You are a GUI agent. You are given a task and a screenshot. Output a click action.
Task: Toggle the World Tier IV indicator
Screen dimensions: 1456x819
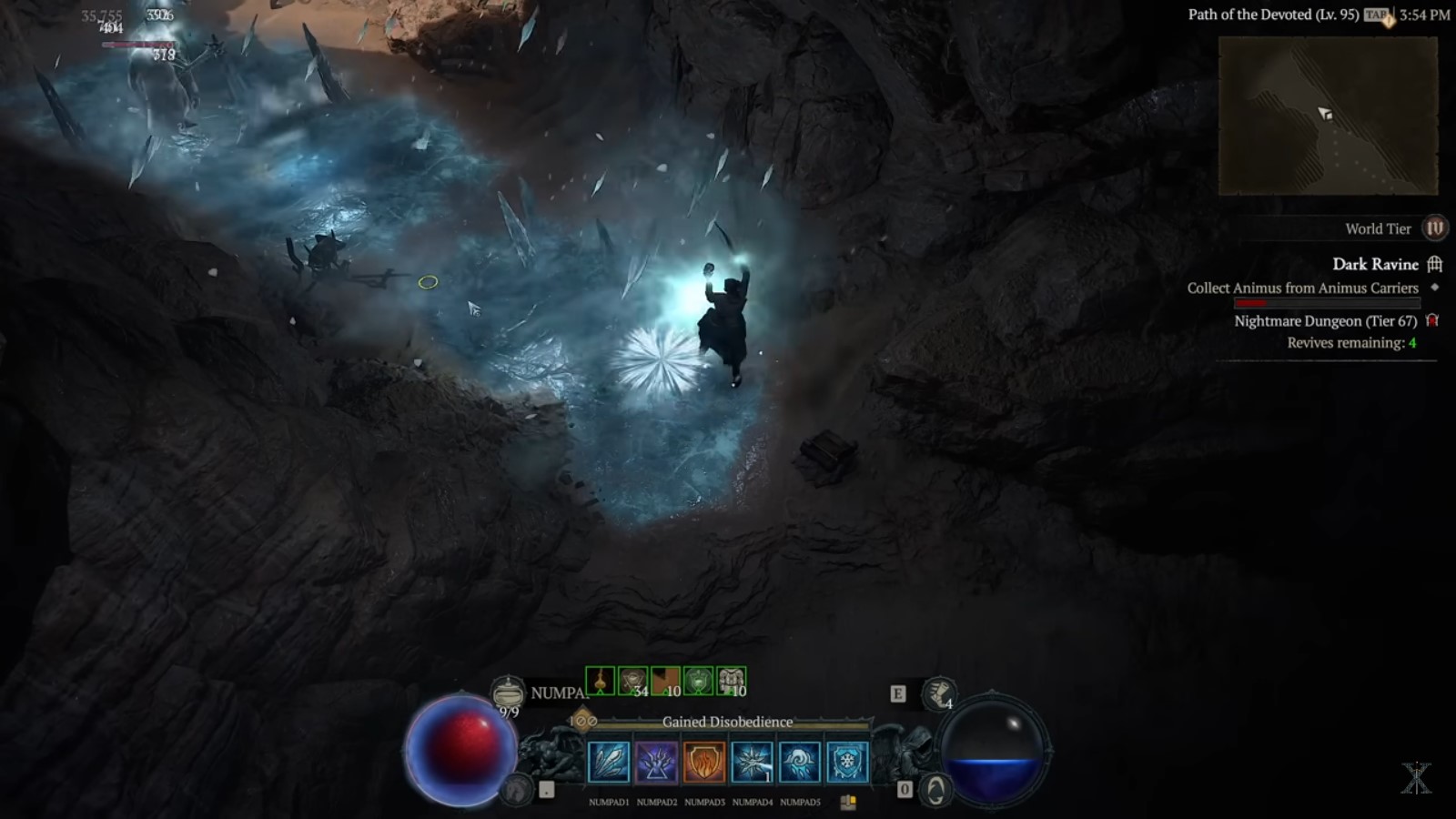tap(1435, 229)
